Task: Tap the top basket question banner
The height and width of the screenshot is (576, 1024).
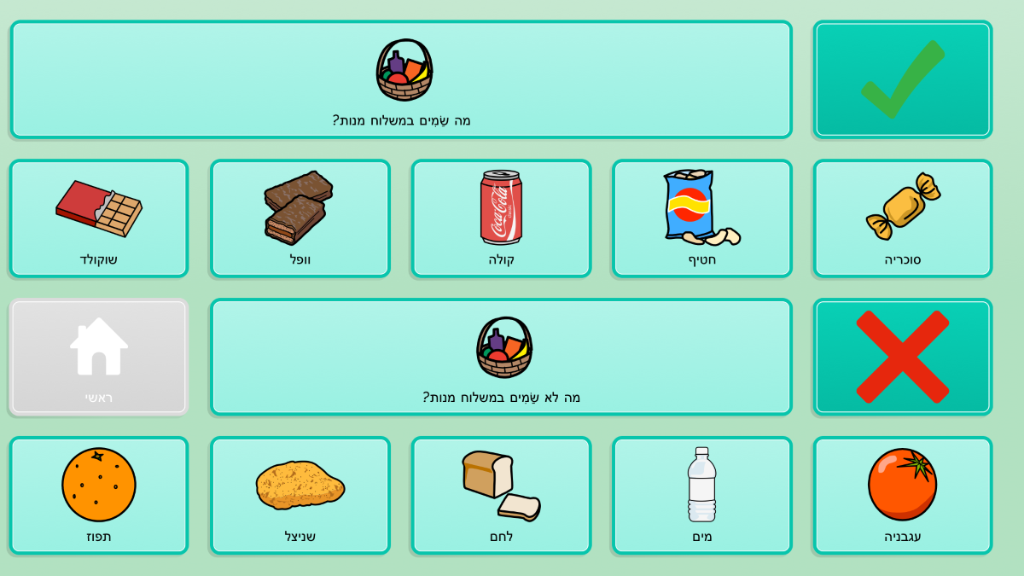Action: [x=401, y=79]
